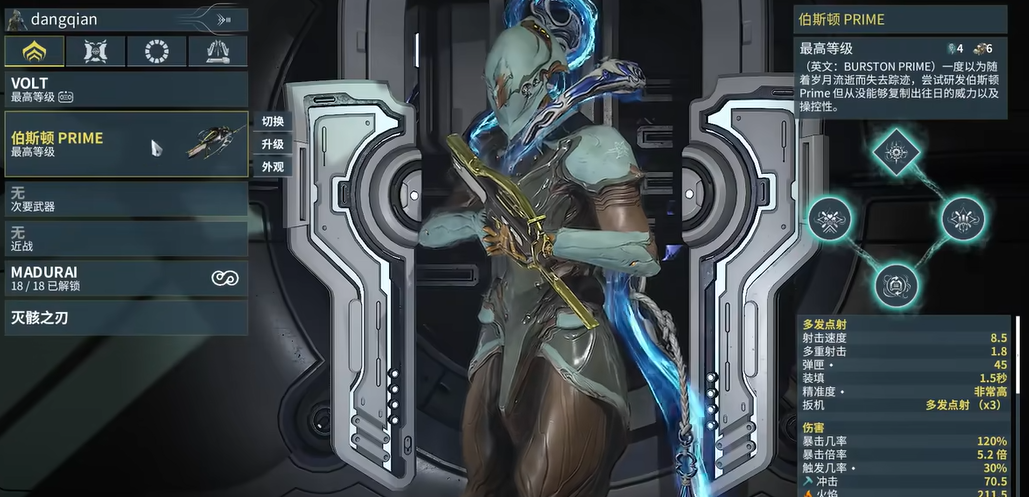Select the 灭骸之刃 slot
The height and width of the screenshot is (497, 1029).
125,319
